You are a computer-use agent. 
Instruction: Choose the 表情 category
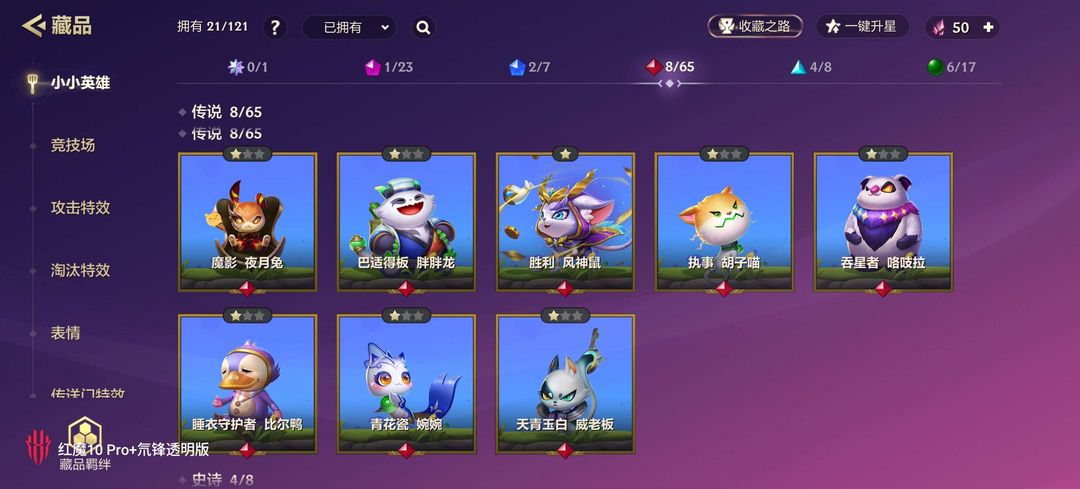coord(65,333)
